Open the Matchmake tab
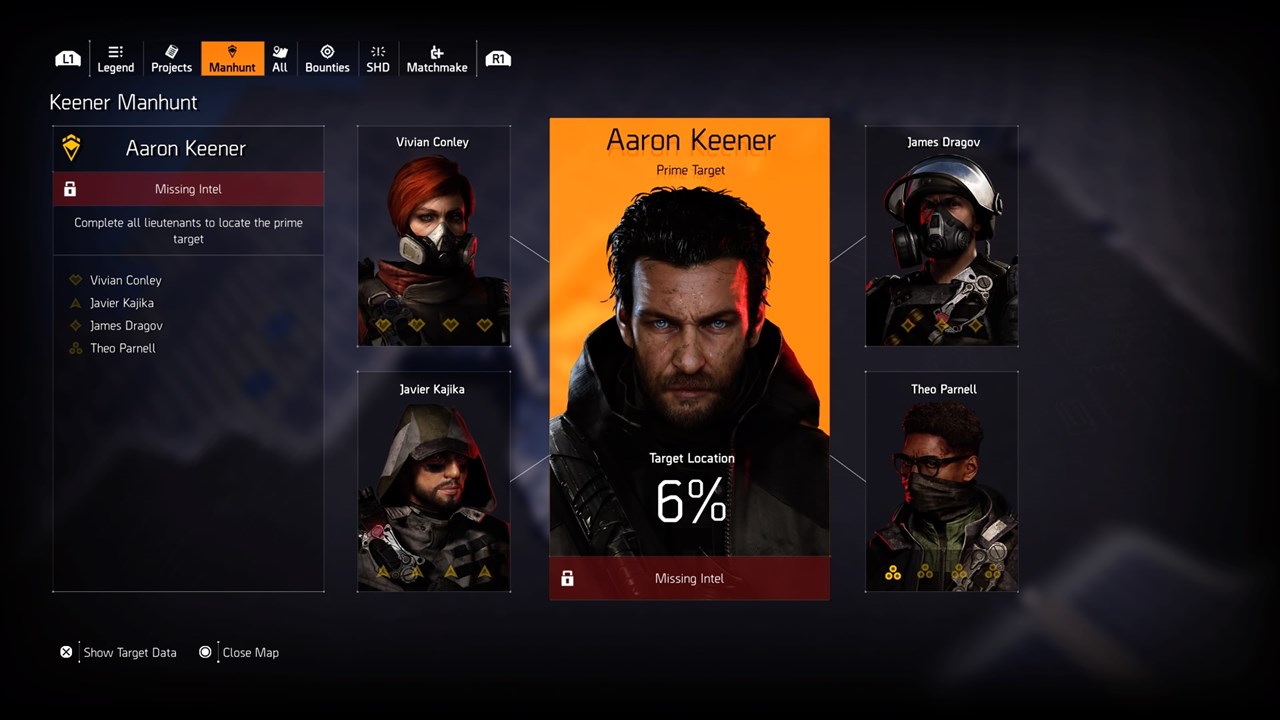1280x720 pixels. click(x=437, y=58)
